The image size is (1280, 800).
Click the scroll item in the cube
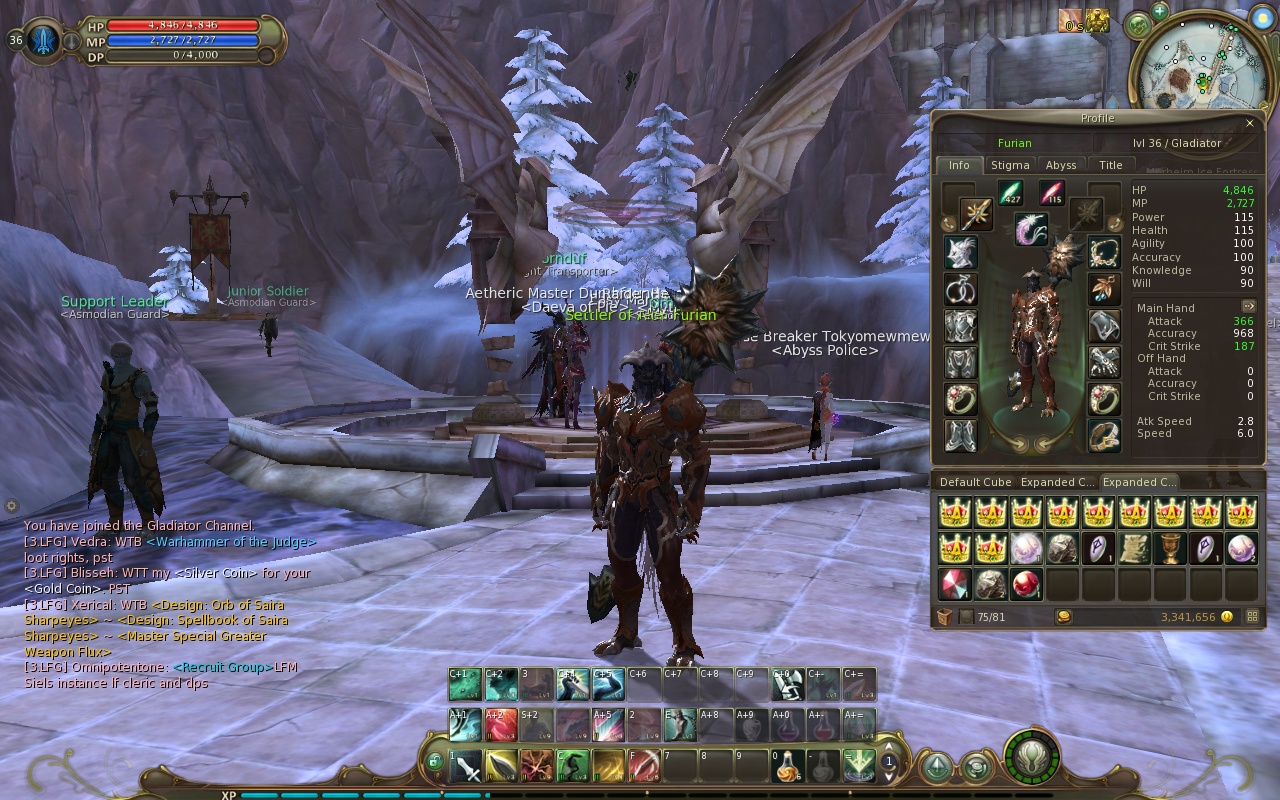pyautogui.click(x=1133, y=548)
